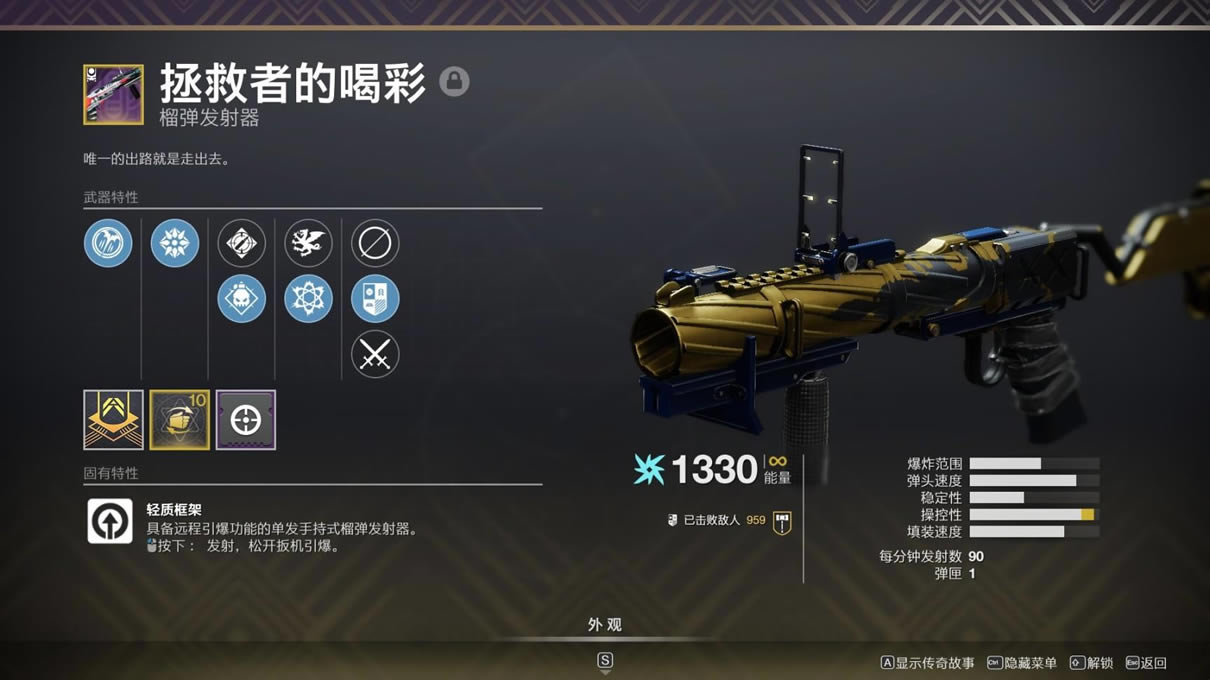The height and width of the screenshot is (680, 1210).
Task: Select the dragon emblem perk
Action: click(x=308, y=243)
